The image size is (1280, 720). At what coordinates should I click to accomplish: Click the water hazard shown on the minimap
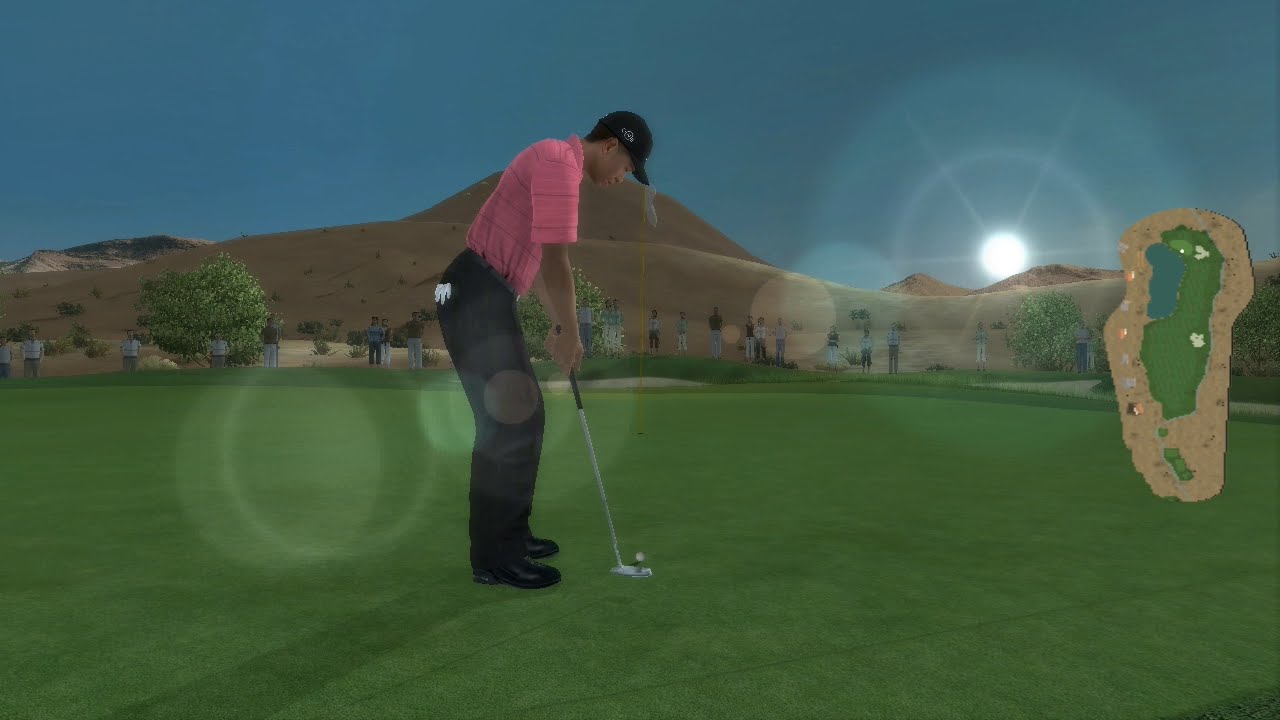[x=1163, y=285]
